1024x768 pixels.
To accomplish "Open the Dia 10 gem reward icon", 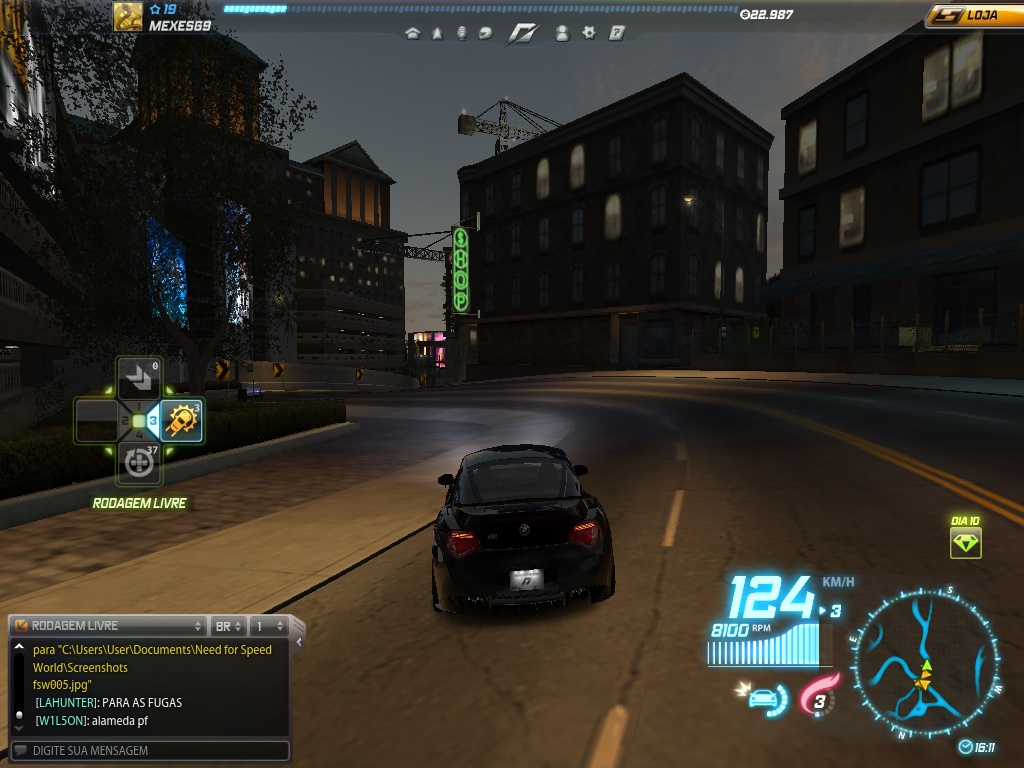I will pos(966,543).
